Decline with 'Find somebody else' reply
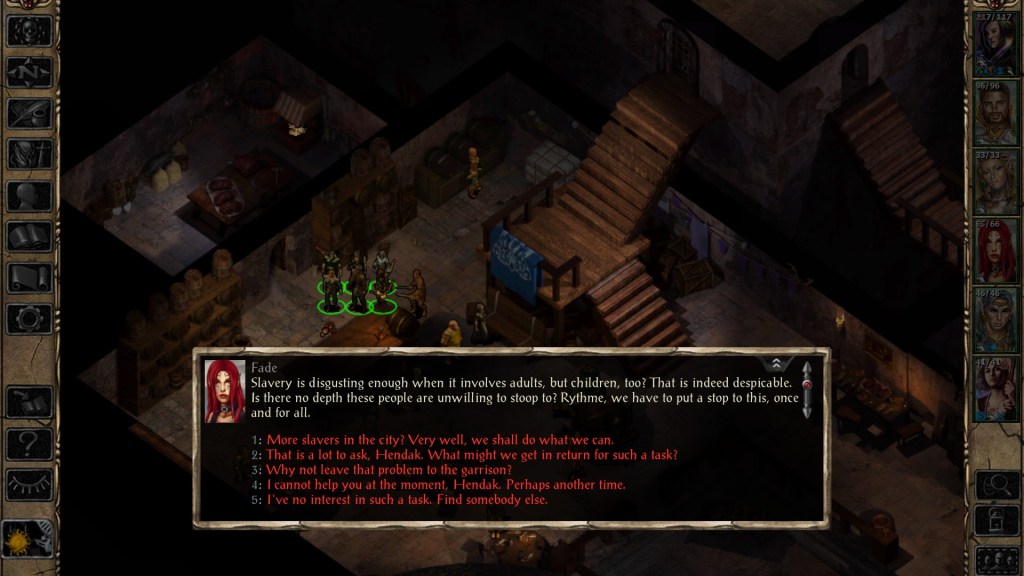The image size is (1024, 576). [x=407, y=500]
